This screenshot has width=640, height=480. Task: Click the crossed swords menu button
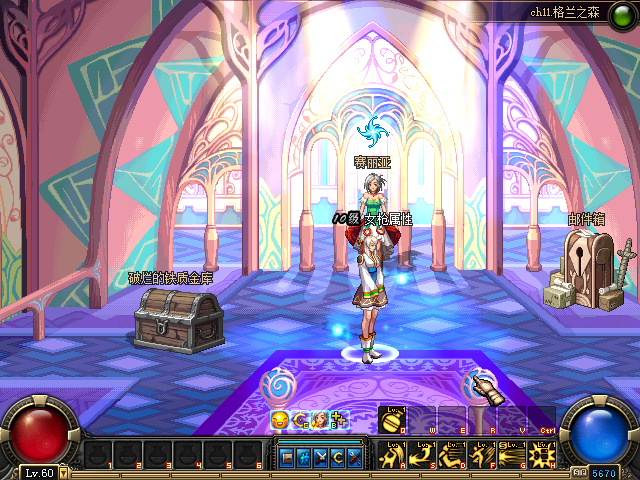[x=320, y=458]
